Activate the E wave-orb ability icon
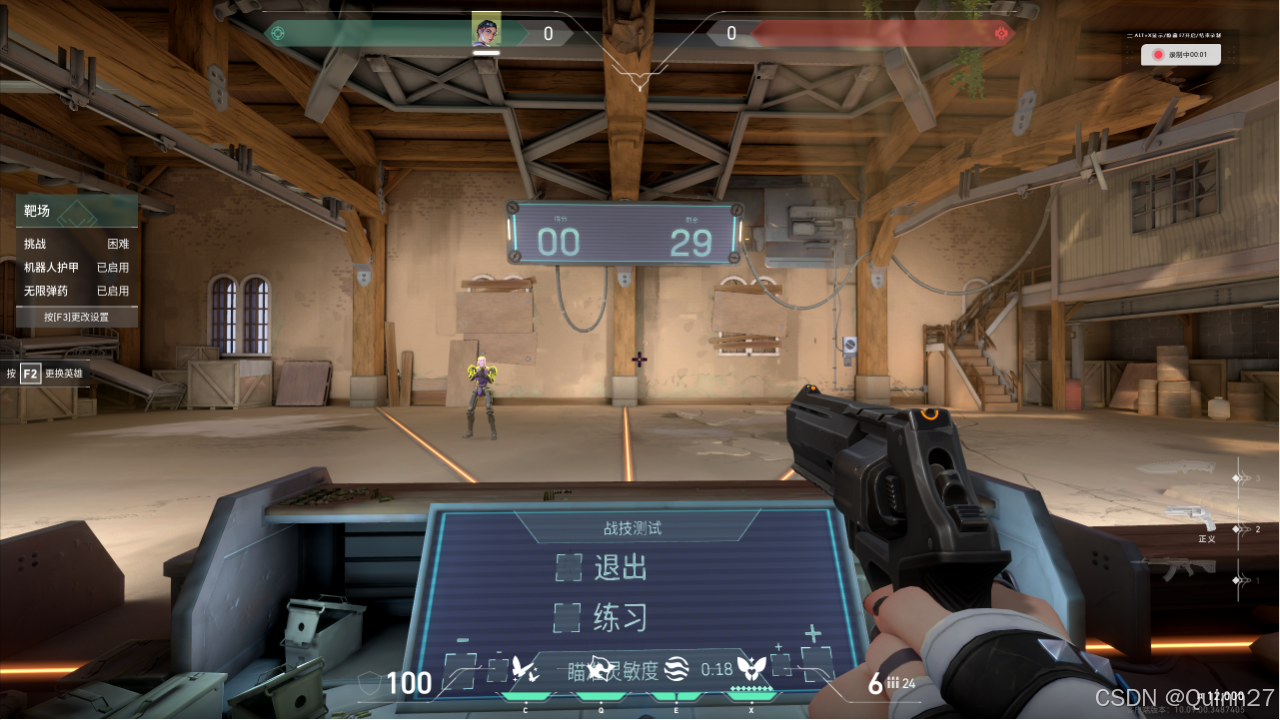Viewport: 1280px width, 720px height. [x=677, y=668]
